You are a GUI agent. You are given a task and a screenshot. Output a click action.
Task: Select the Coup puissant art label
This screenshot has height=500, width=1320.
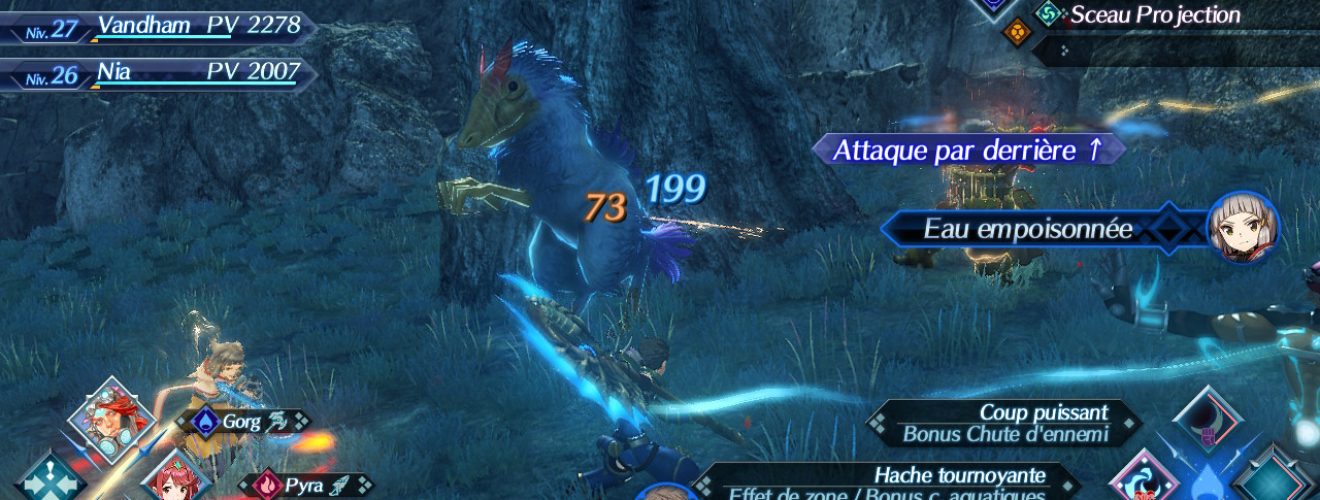(x=1005, y=423)
